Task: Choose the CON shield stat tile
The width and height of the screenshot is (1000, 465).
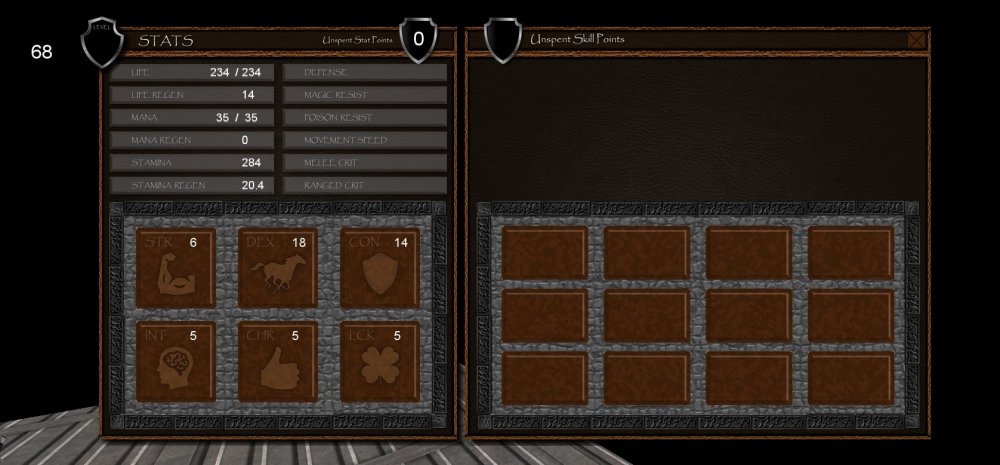Action: pyautogui.click(x=379, y=268)
